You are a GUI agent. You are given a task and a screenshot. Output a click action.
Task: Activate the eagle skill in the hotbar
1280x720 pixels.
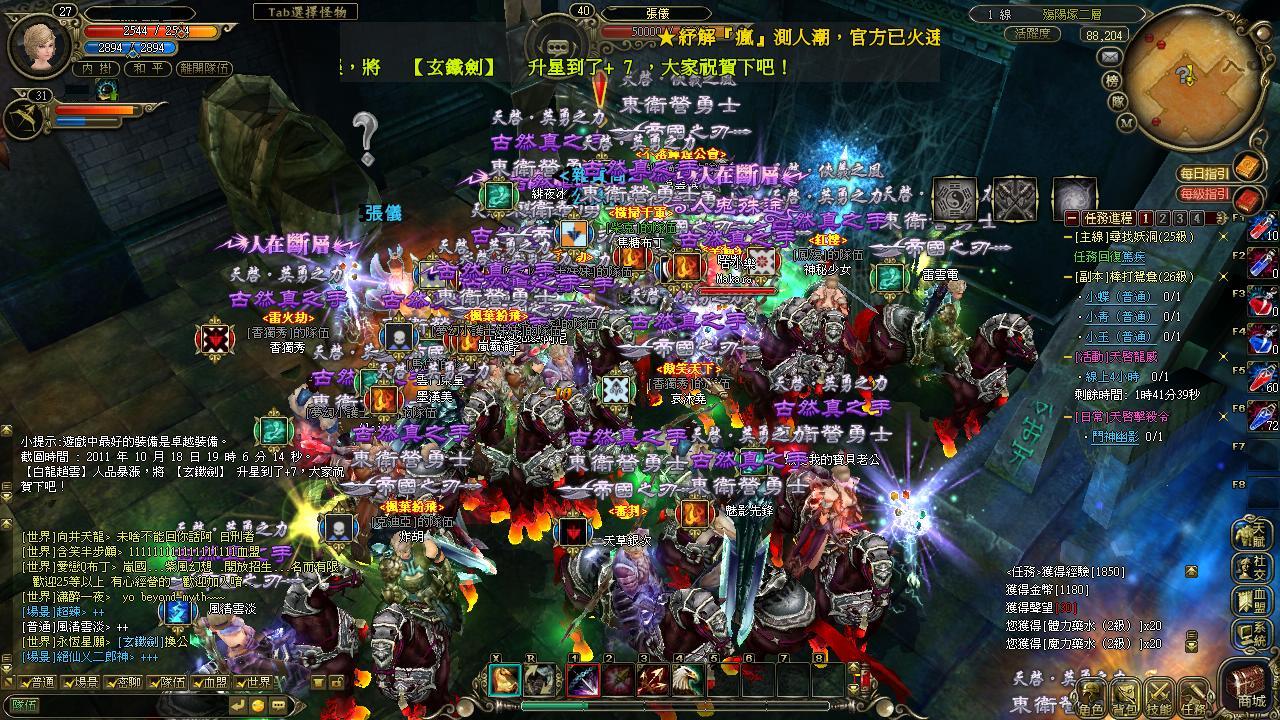coord(687,680)
